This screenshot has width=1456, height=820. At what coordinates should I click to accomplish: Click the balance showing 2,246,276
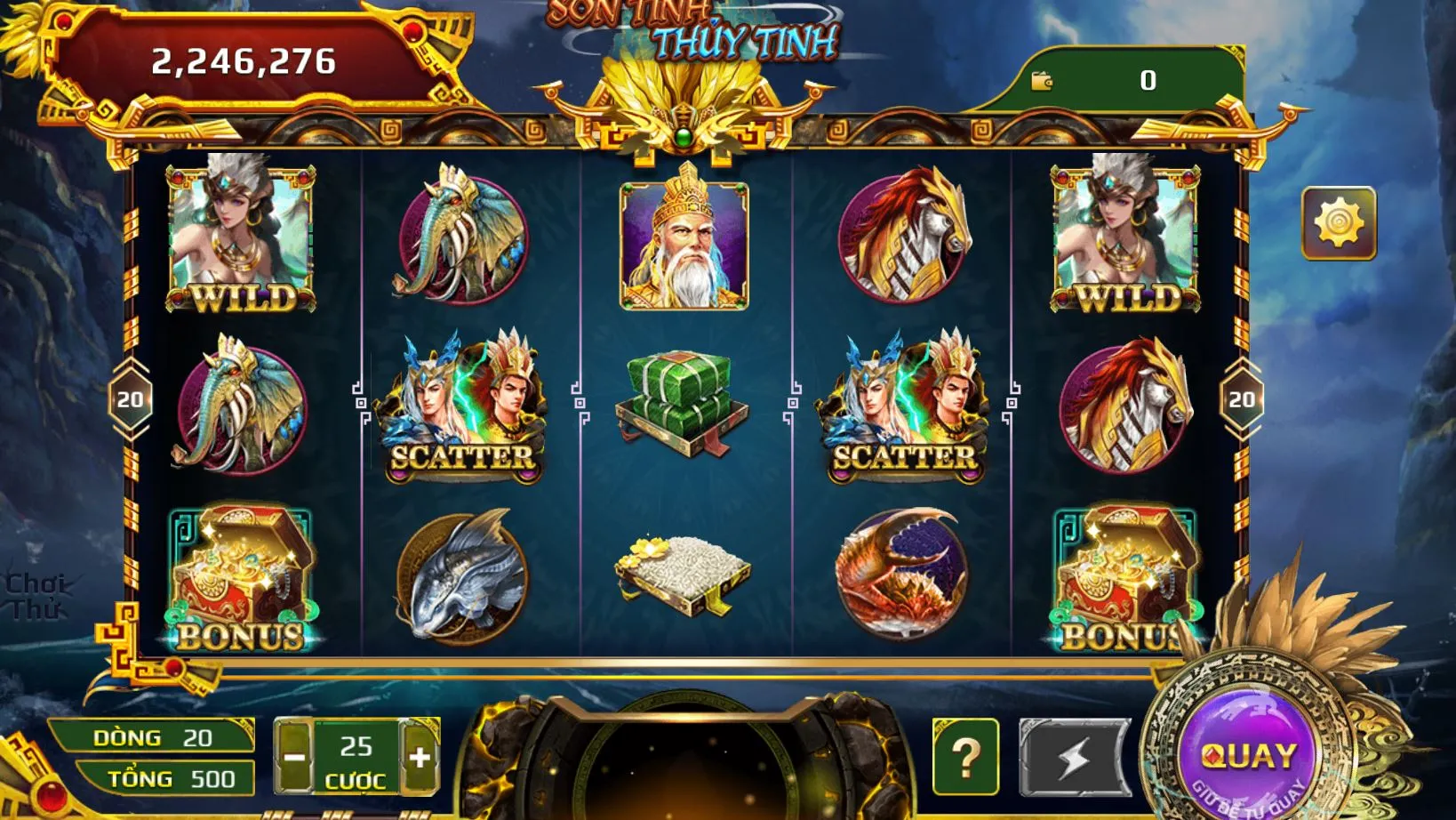246,60
